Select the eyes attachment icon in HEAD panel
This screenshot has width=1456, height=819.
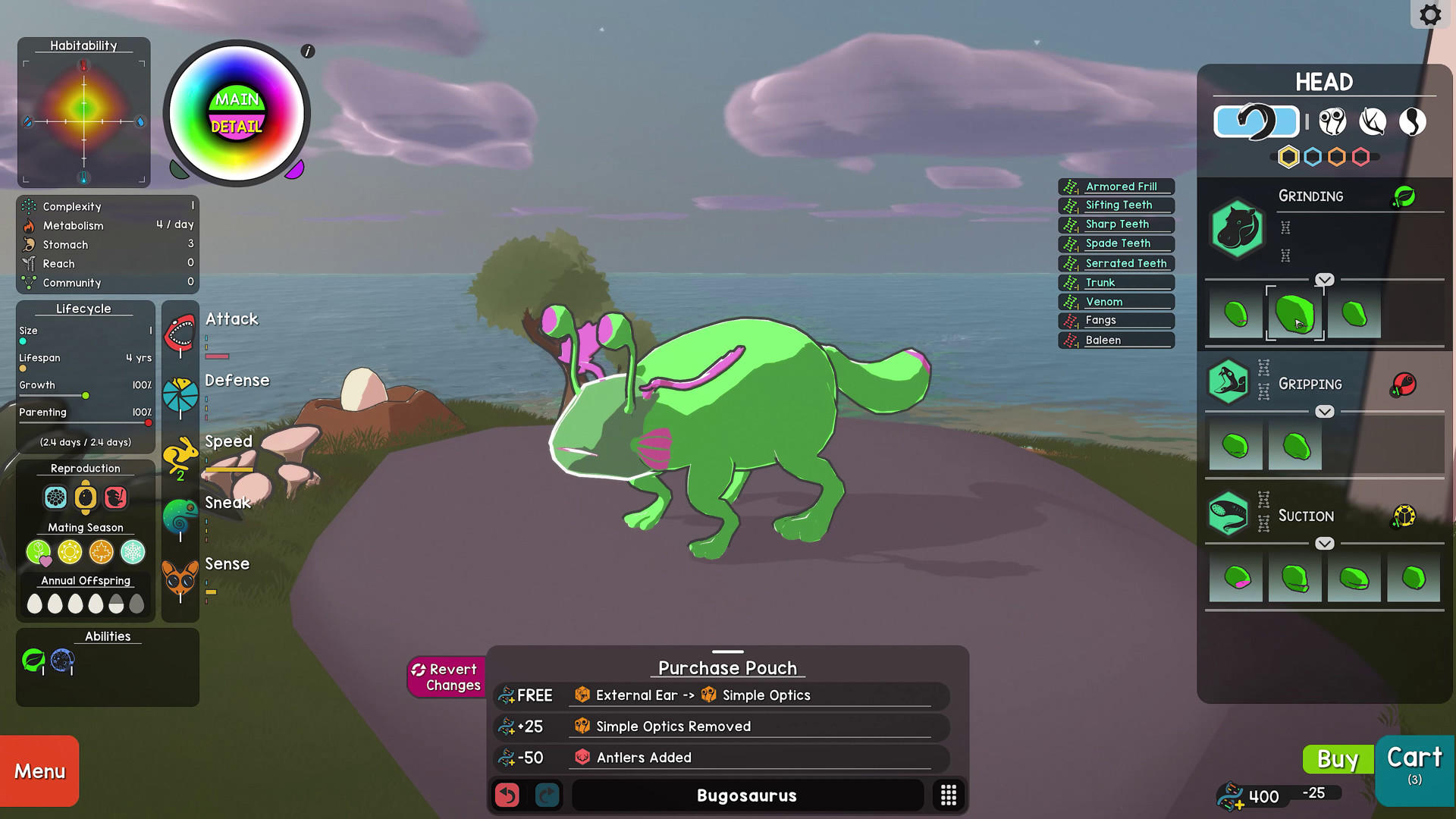(x=1333, y=121)
